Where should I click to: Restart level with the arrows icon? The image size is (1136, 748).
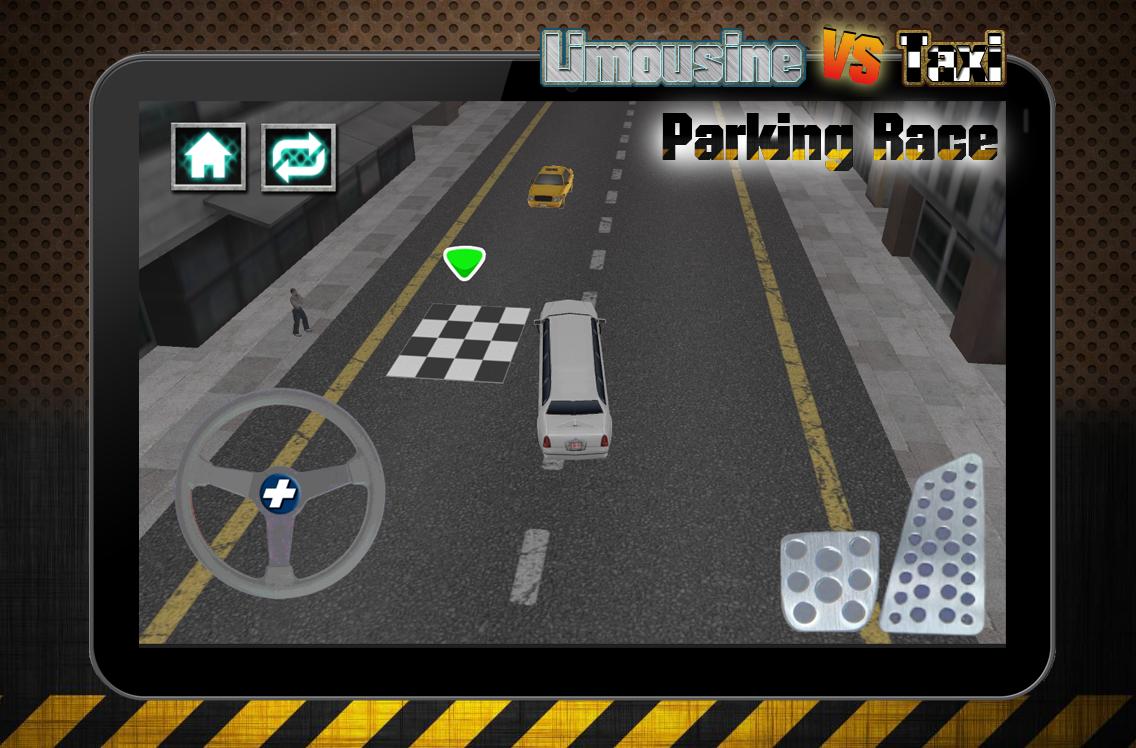[x=298, y=157]
